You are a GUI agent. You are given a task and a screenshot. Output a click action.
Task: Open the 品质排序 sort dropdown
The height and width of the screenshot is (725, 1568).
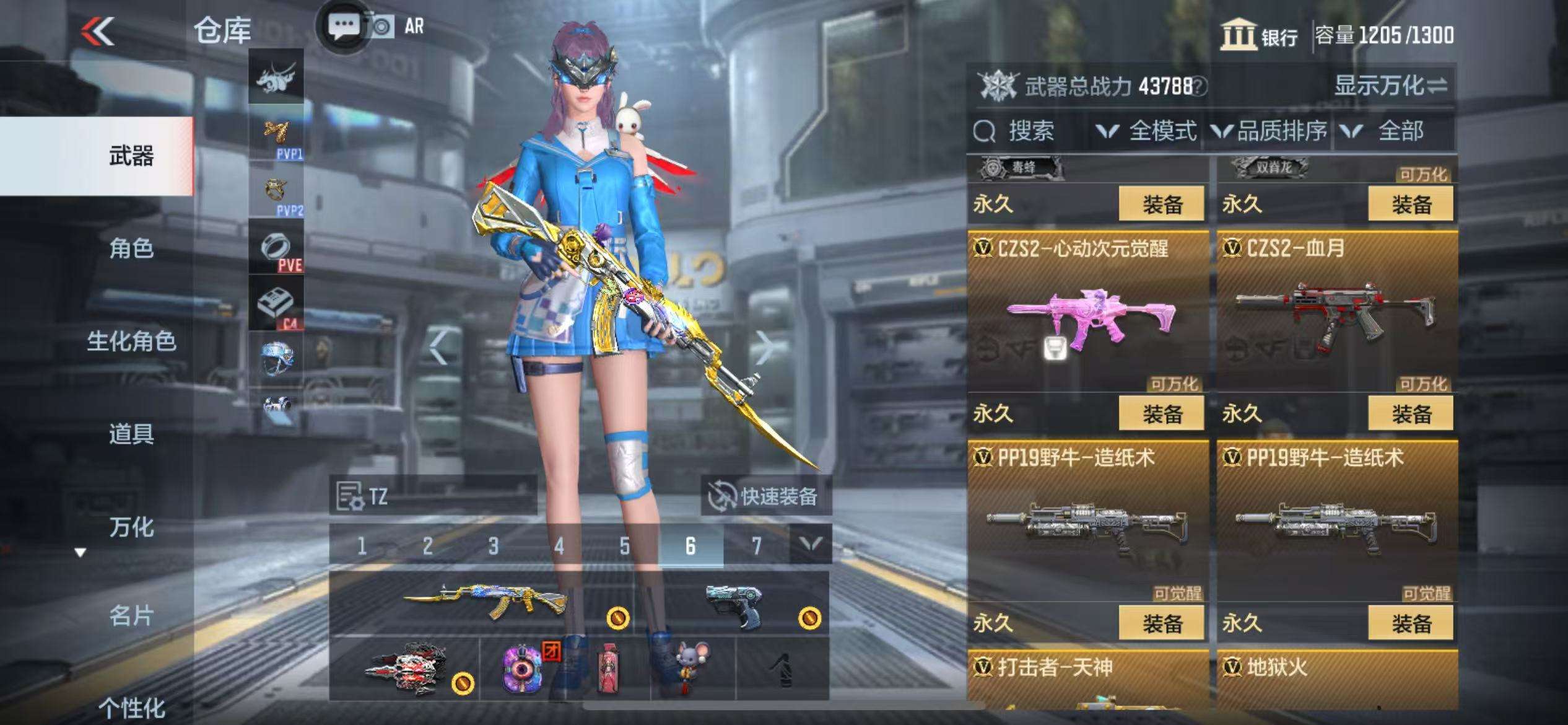click(x=1270, y=131)
